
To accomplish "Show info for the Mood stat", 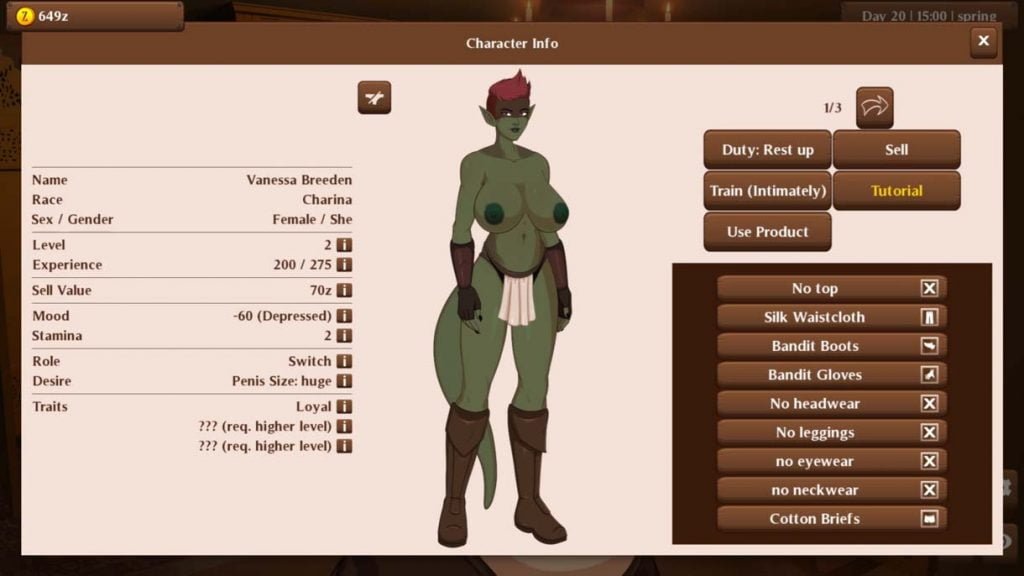I will [344, 316].
